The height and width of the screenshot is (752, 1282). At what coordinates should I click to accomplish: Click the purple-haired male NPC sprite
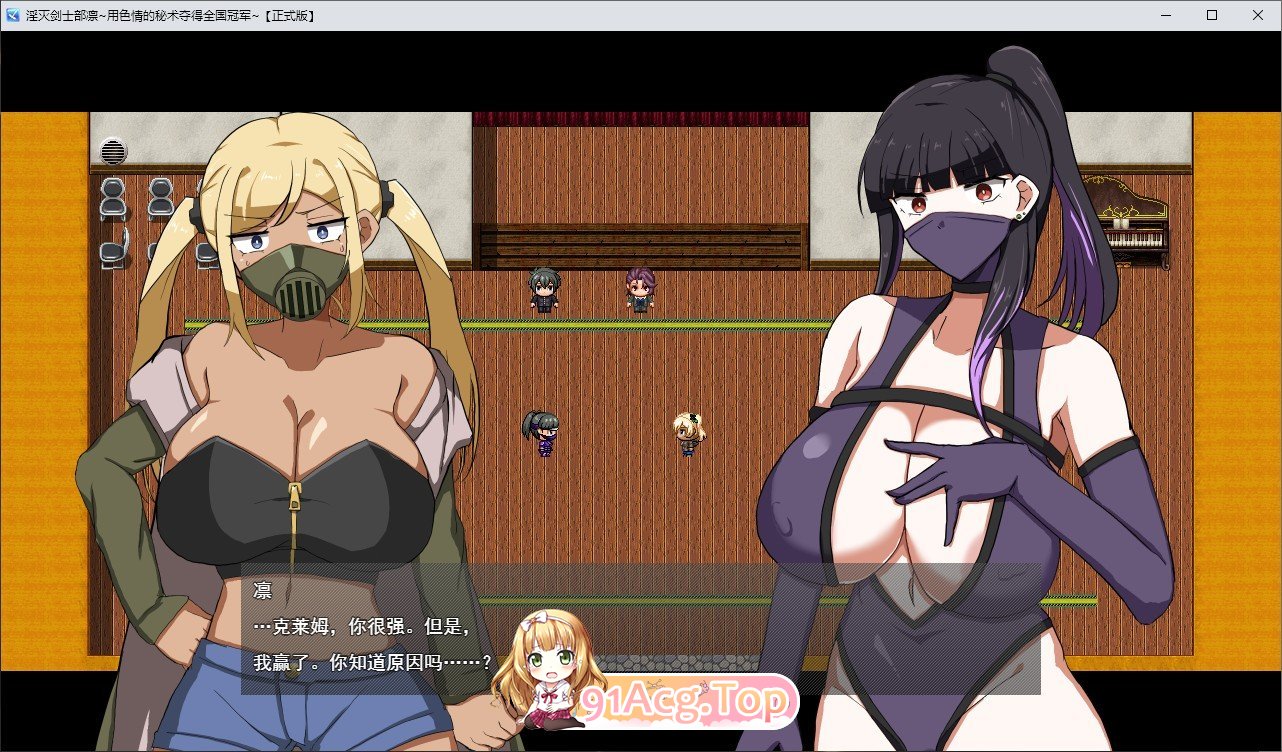click(638, 291)
